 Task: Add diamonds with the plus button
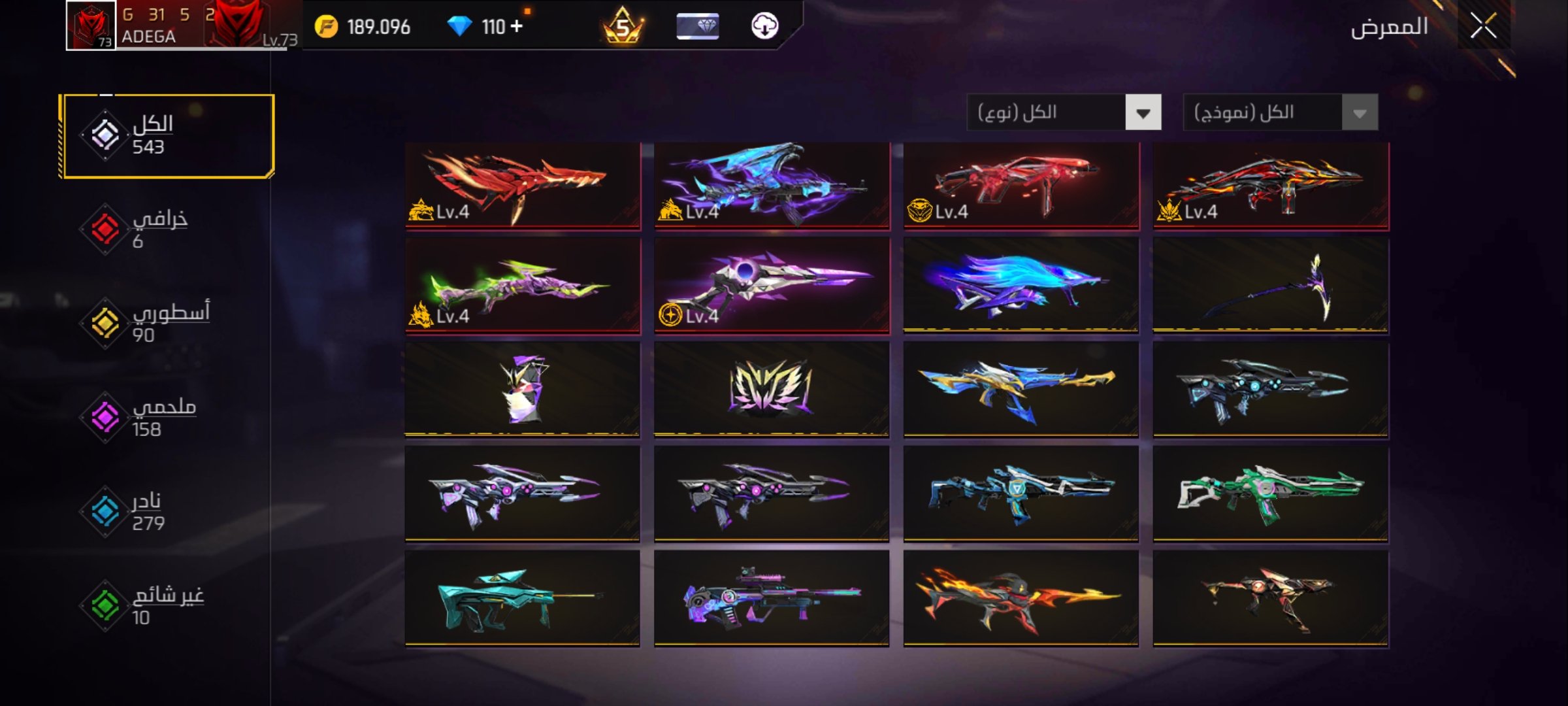tap(517, 26)
